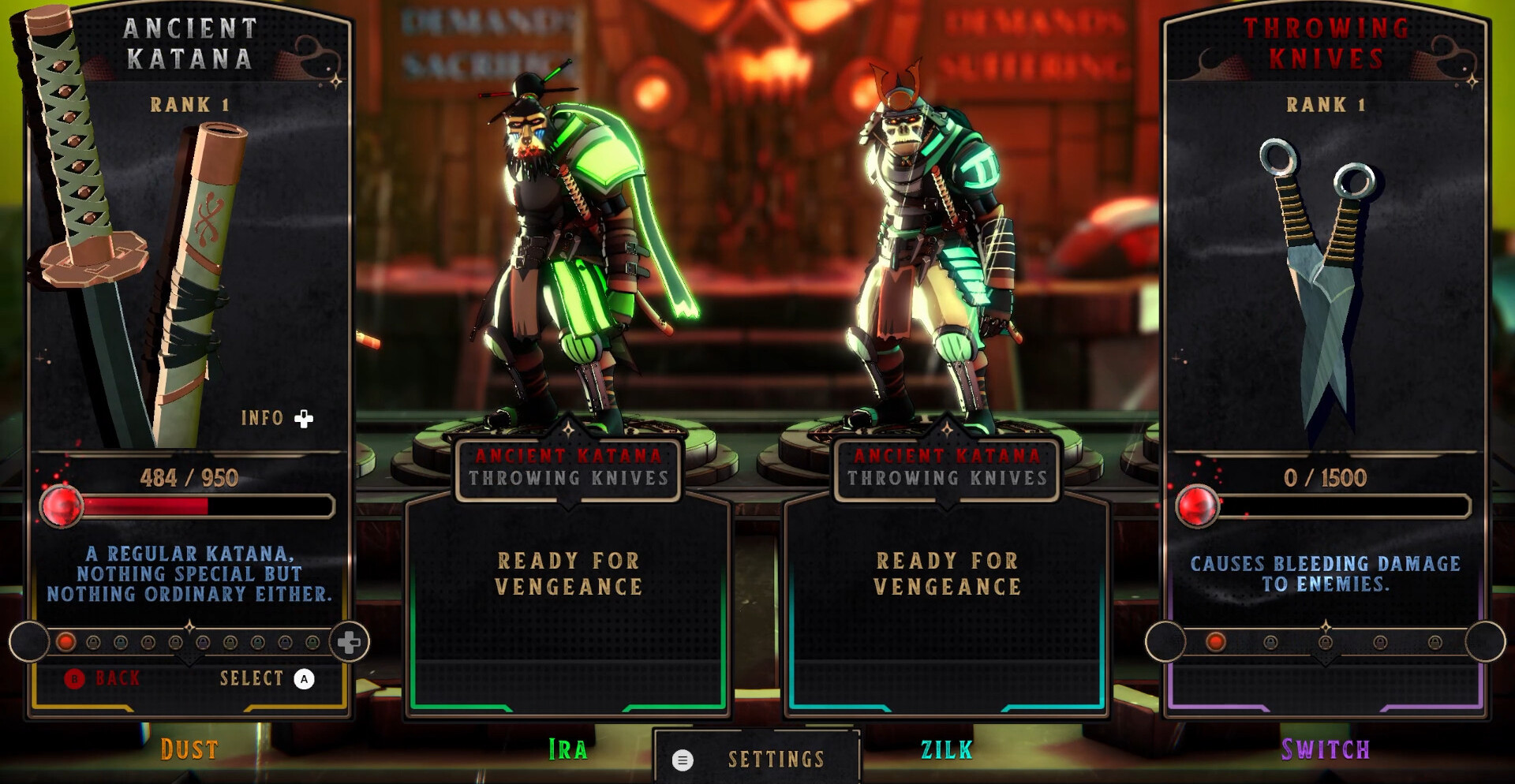
Task: Click the Throwing Knives label under Zilk
Action: 947,478
